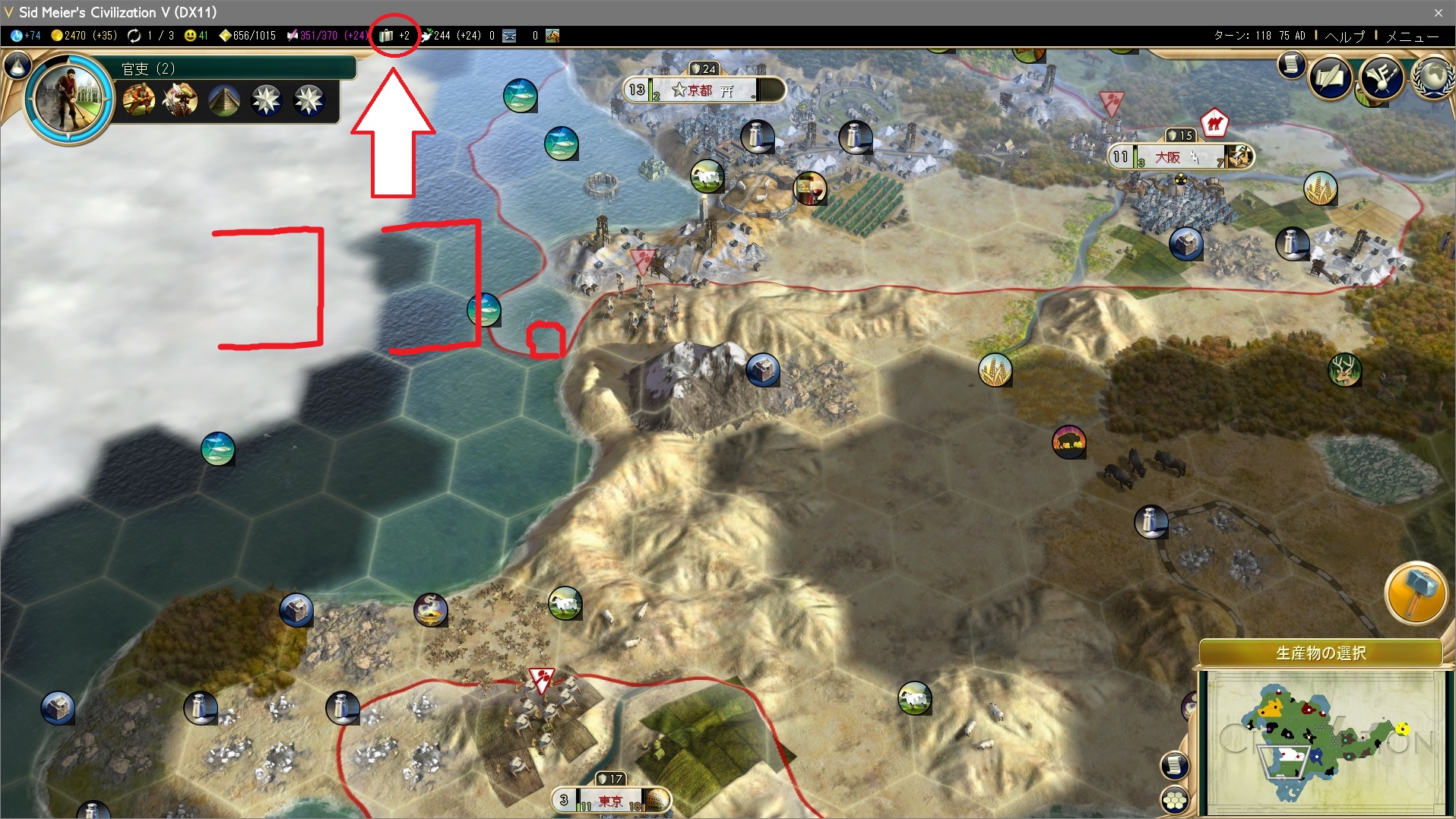Select the Chichen Itza pyramid icon
The height and width of the screenshot is (819, 1456).
224,100
